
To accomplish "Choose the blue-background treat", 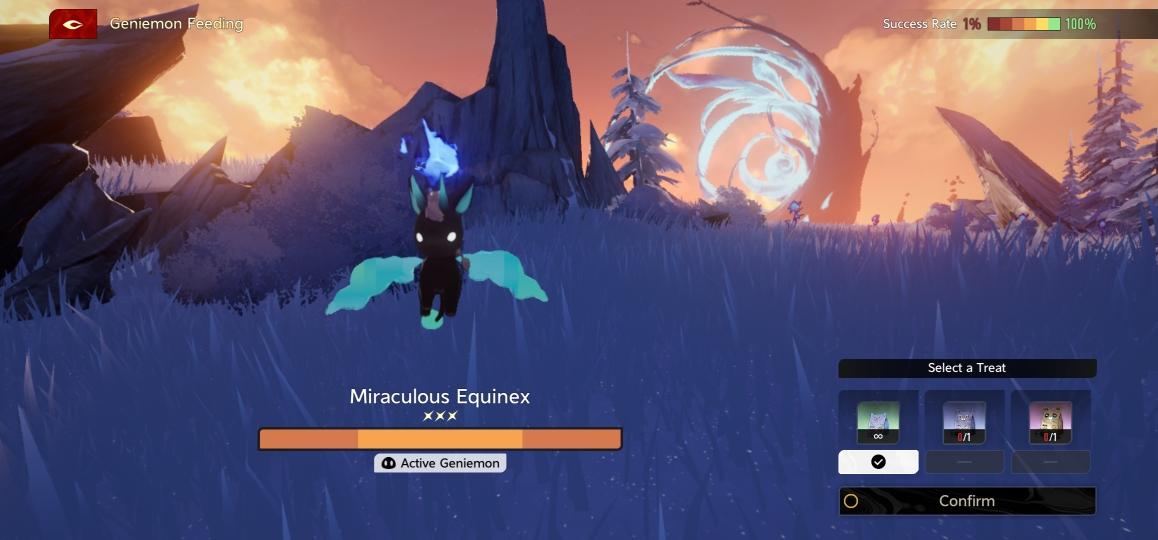I will 964,421.
